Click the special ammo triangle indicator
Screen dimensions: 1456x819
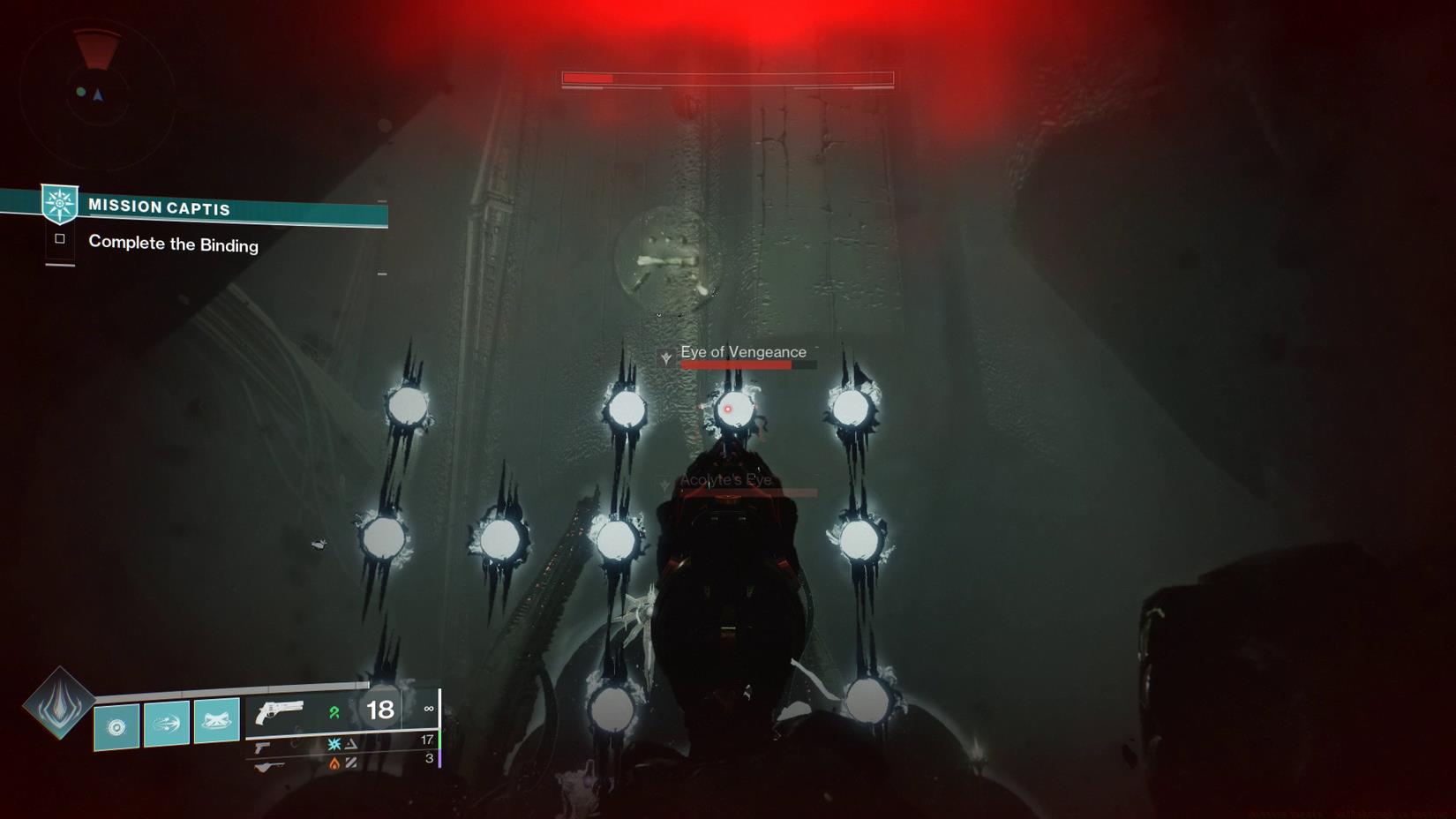point(351,744)
